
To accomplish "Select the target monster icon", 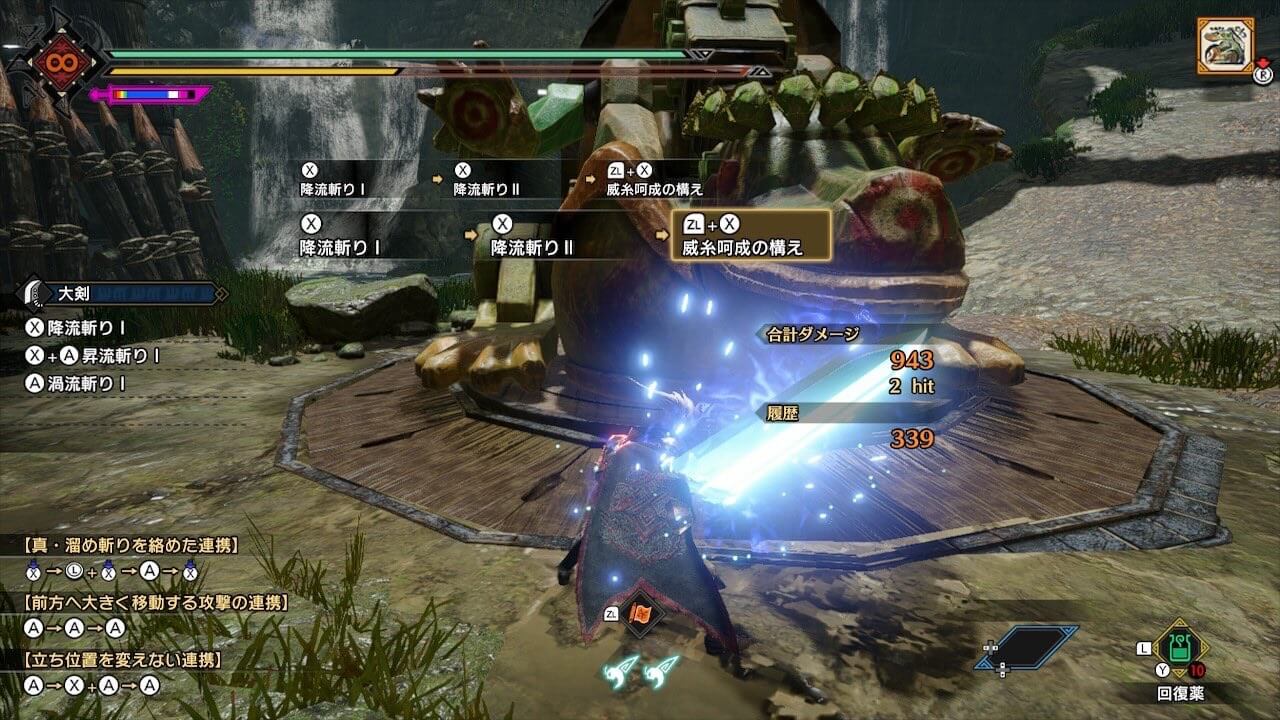I will (x=1225, y=45).
